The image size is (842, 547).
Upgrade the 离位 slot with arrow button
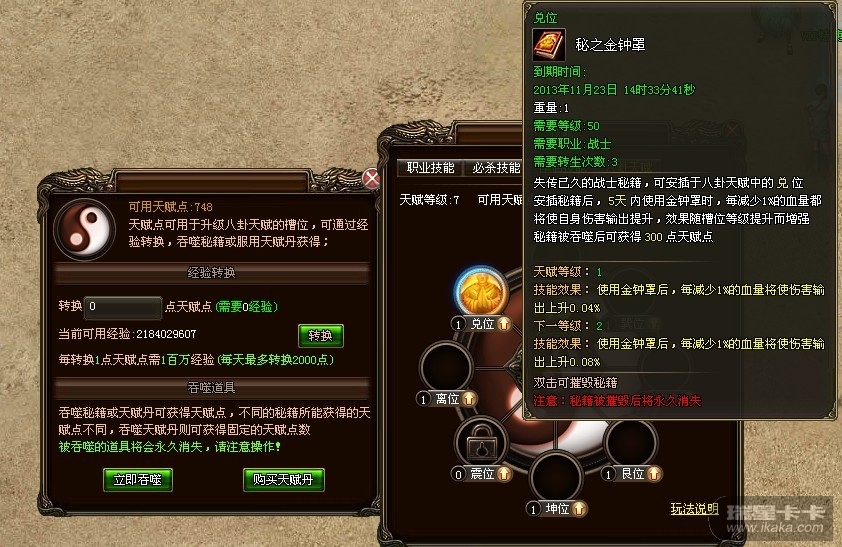470,399
